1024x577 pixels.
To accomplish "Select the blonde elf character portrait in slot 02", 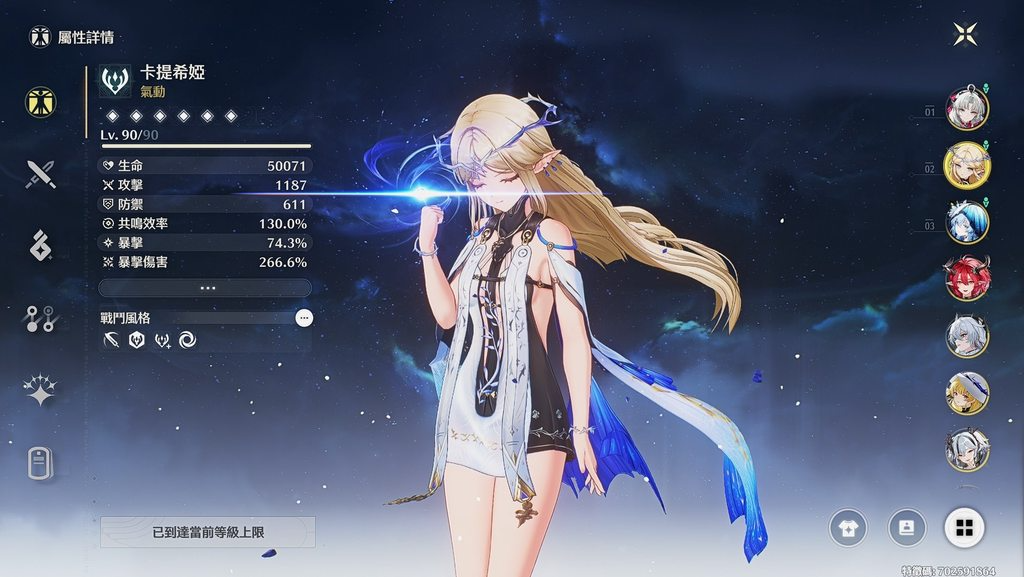I will pyautogui.click(x=967, y=165).
